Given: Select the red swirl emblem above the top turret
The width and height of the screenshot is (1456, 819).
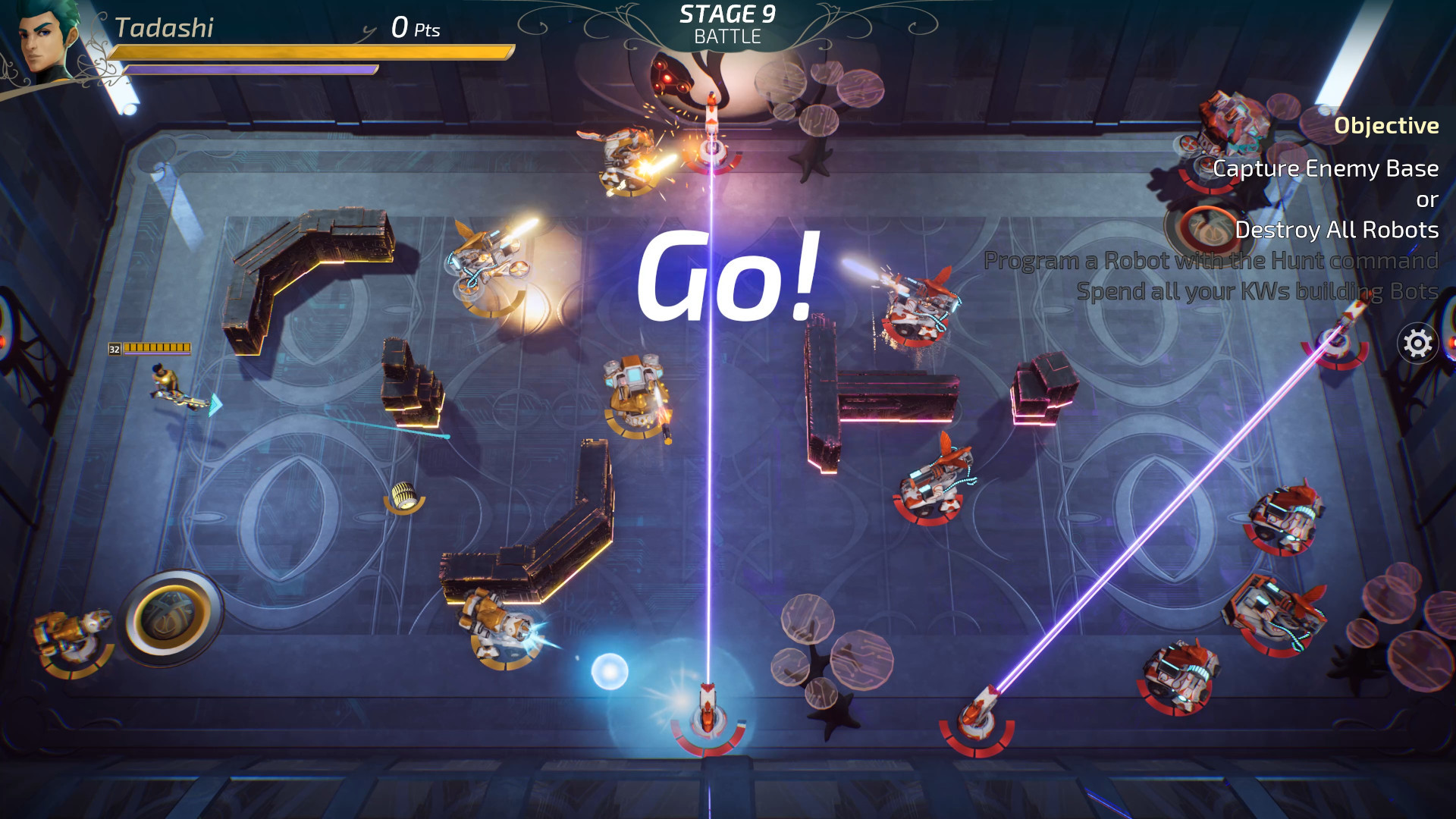Looking at the screenshot, I should (x=671, y=76).
